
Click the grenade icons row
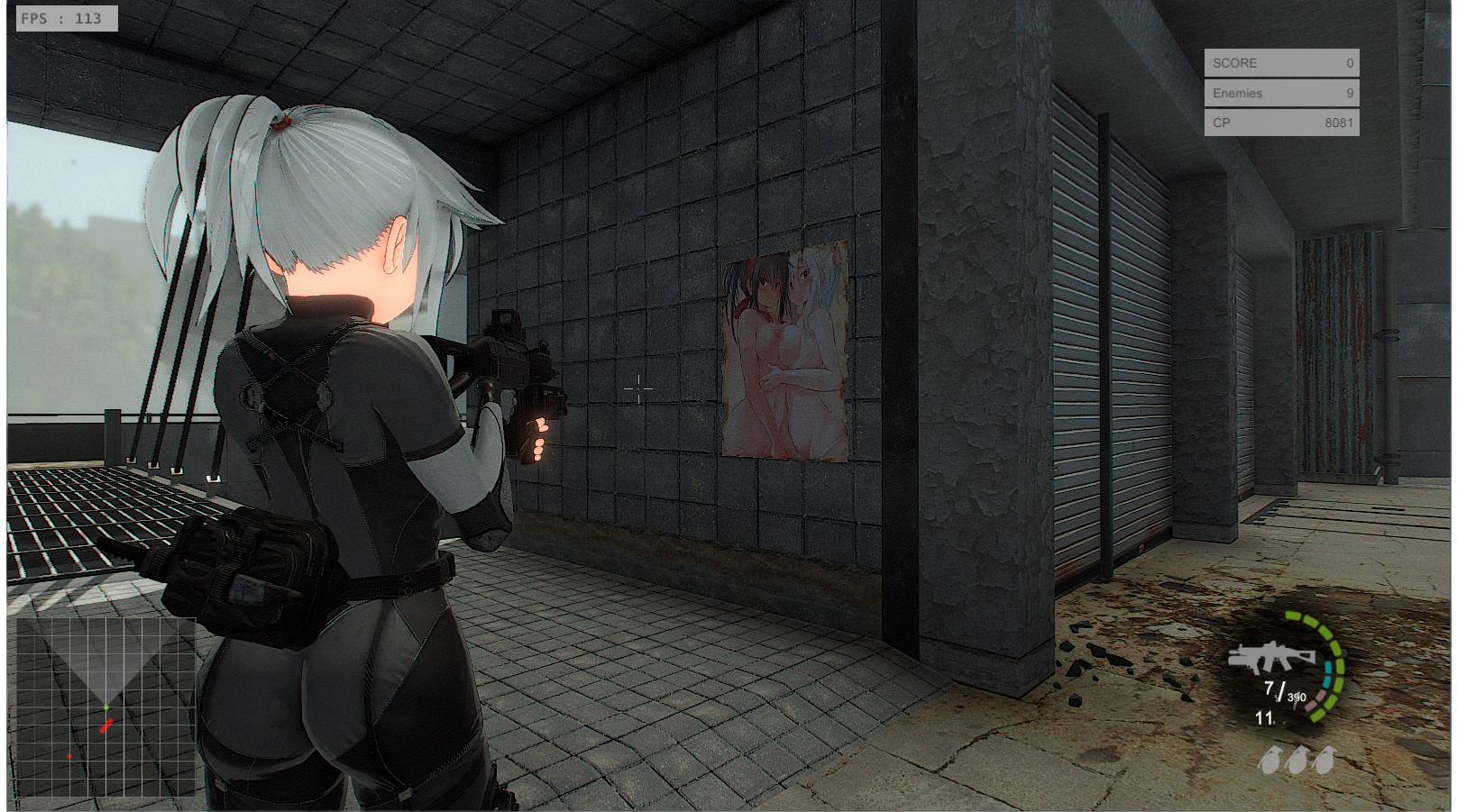[1297, 760]
